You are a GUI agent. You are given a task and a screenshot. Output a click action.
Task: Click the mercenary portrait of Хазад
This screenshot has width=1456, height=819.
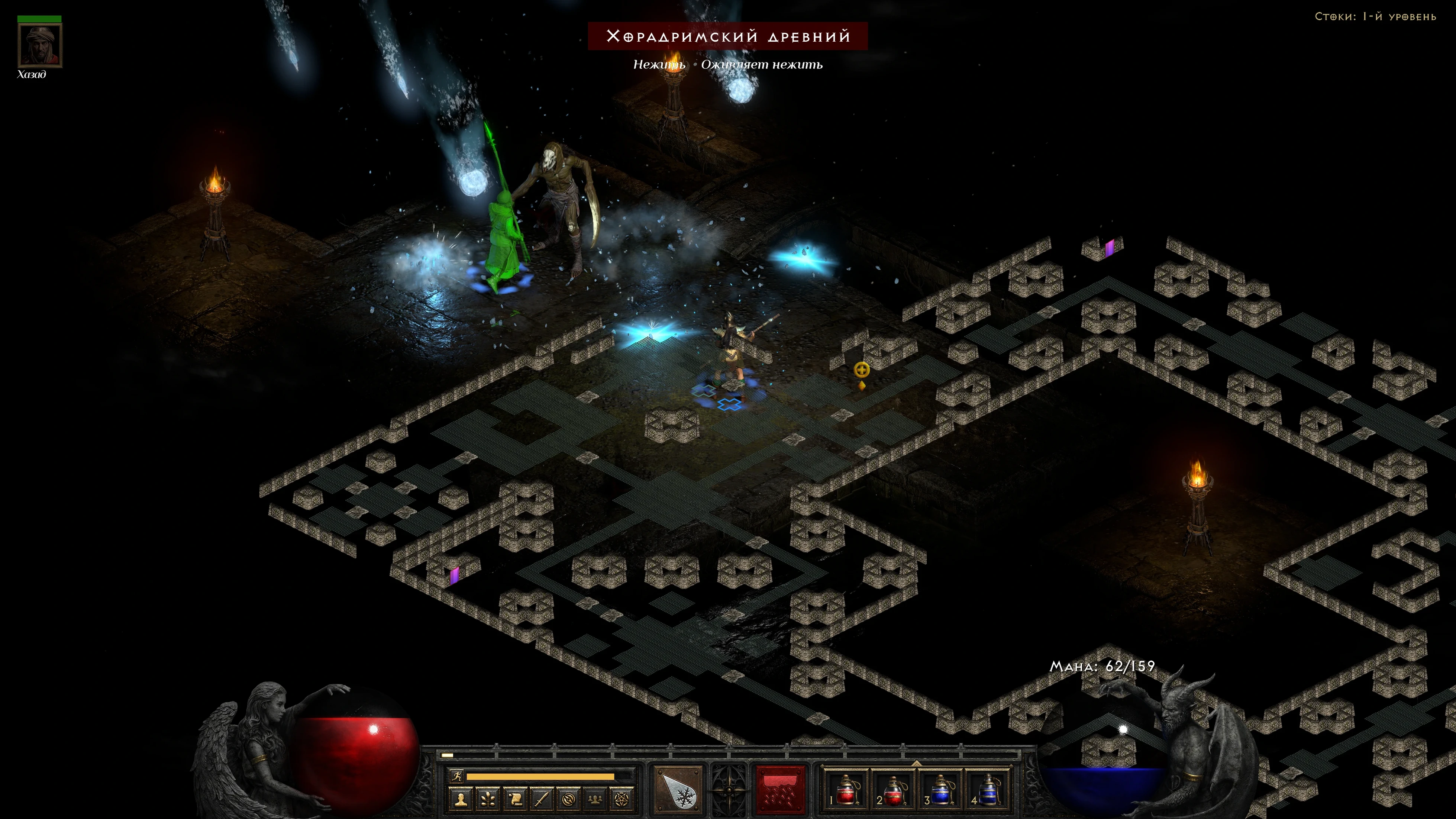point(39,45)
